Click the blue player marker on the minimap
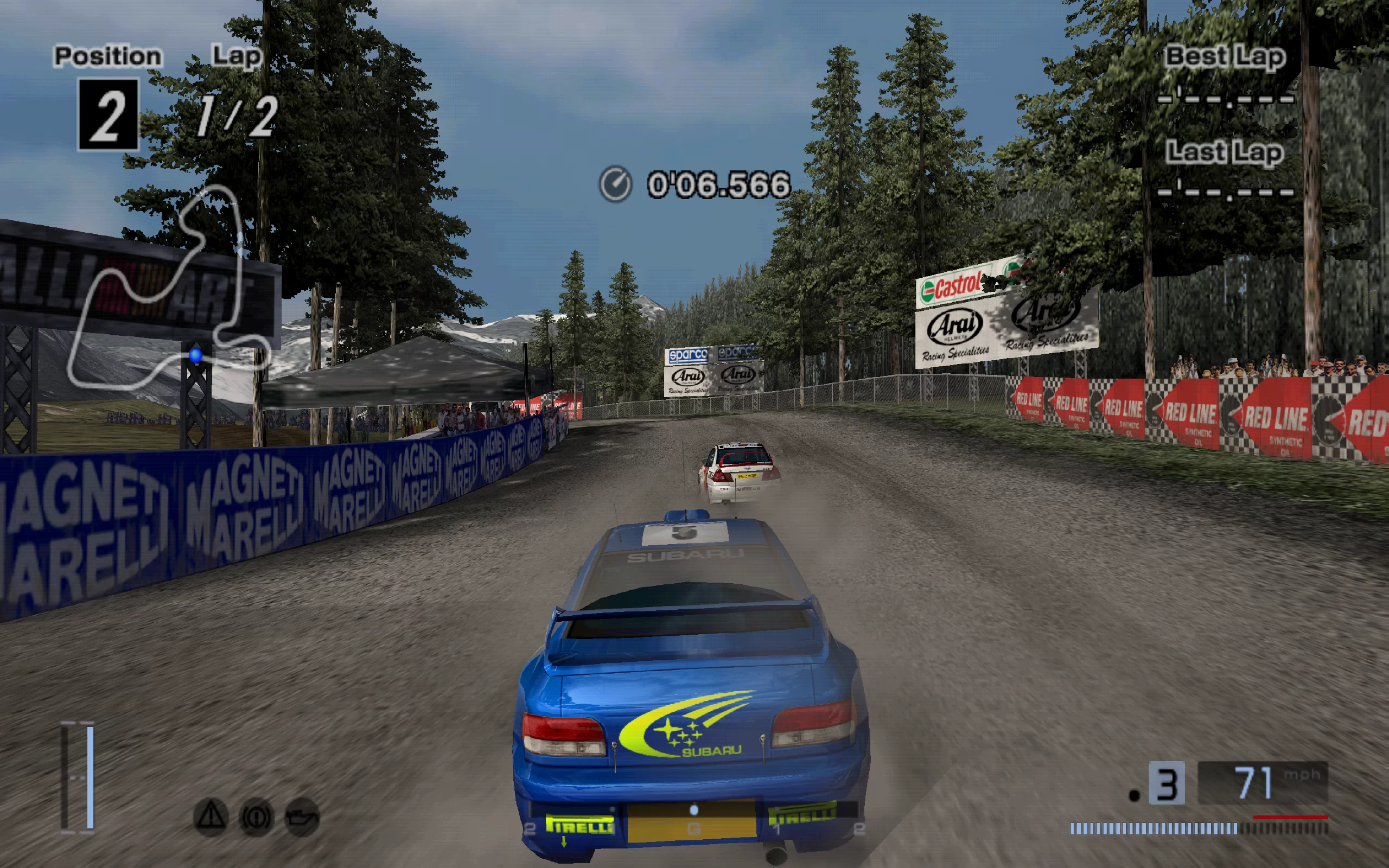 pos(196,355)
